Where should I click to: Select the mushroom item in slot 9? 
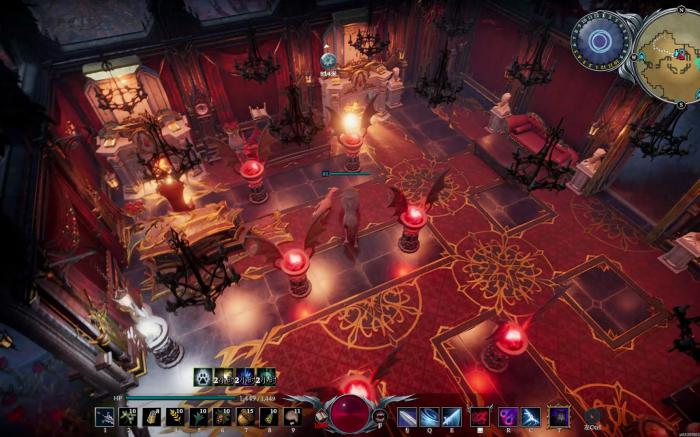(292, 416)
